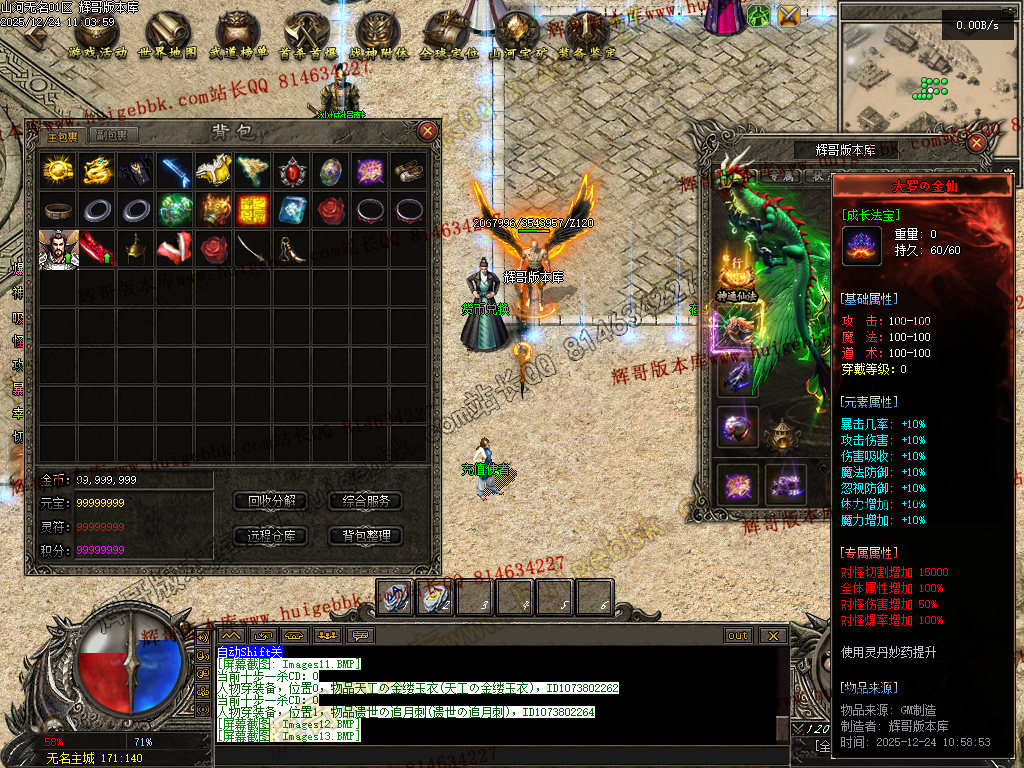Select the leather belt item slot
This screenshot has height=768, width=1024.
click(58, 210)
